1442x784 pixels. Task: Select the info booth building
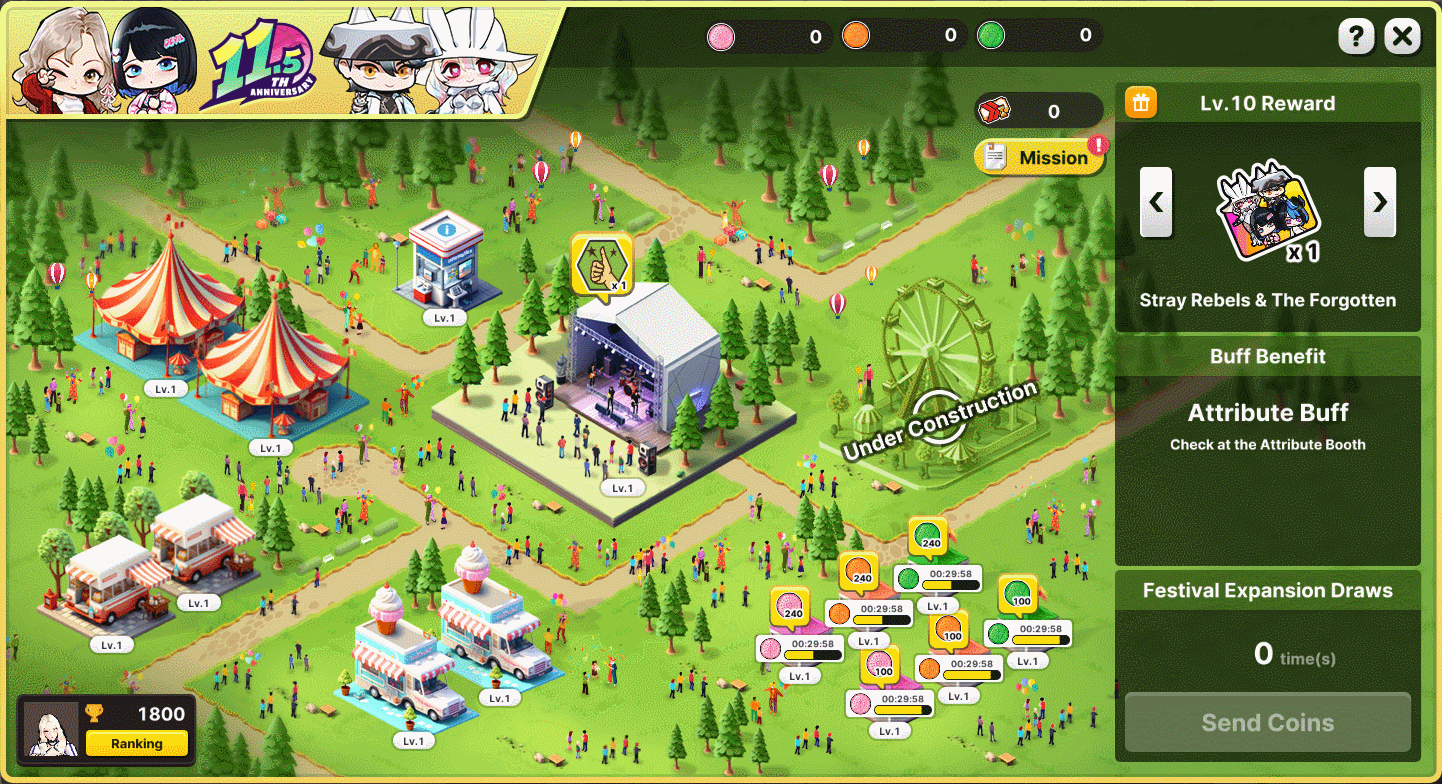(x=445, y=260)
